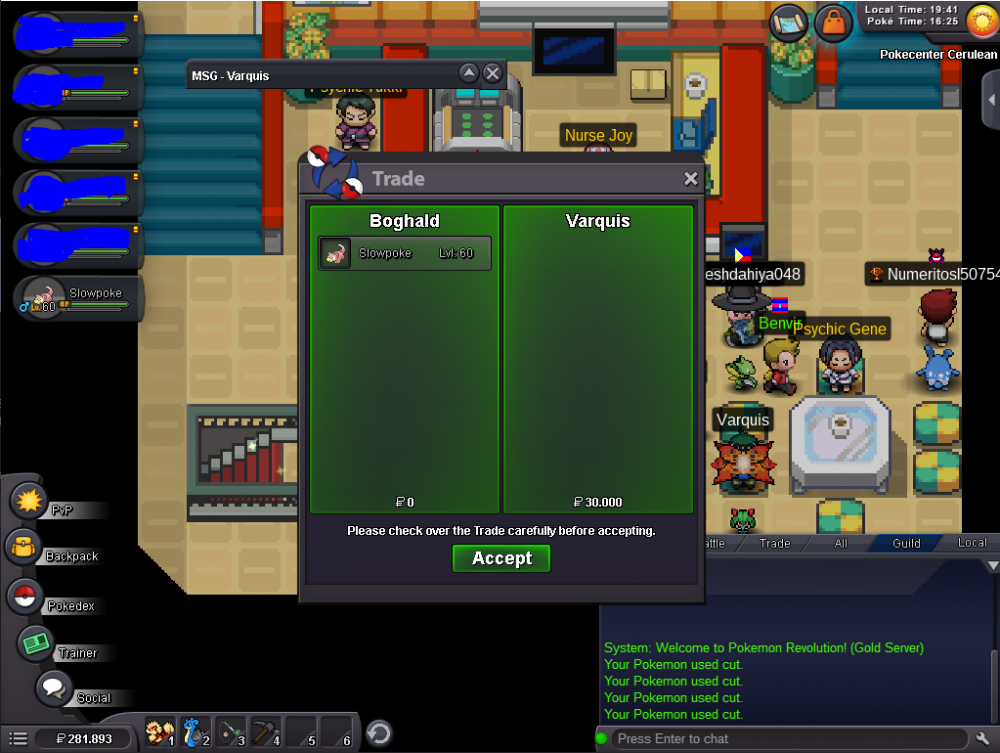The height and width of the screenshot is (753, 1000).
Task: Use the pickaxe in hotbar slot 4
Action: pos(265,733)
